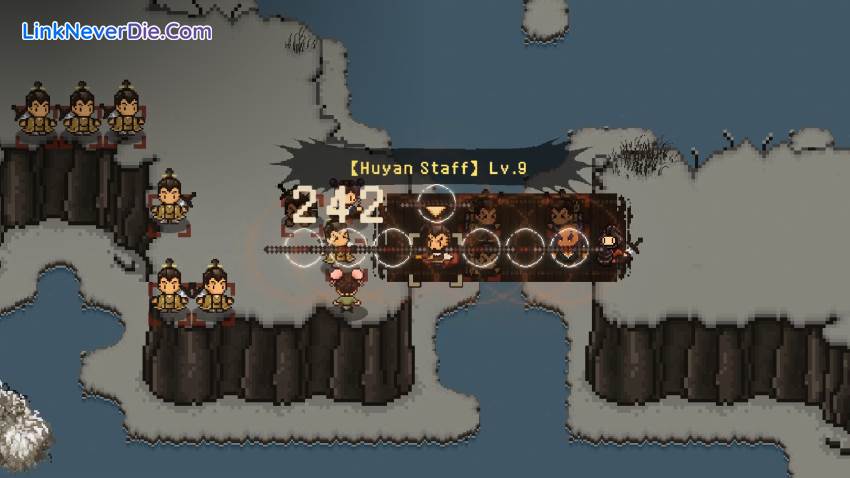Image resolution: width=850 pixels, height=478 pixels.
Task: Click the LinkNeverDie.Com watermark logo
Action: [x=117, y=32]
